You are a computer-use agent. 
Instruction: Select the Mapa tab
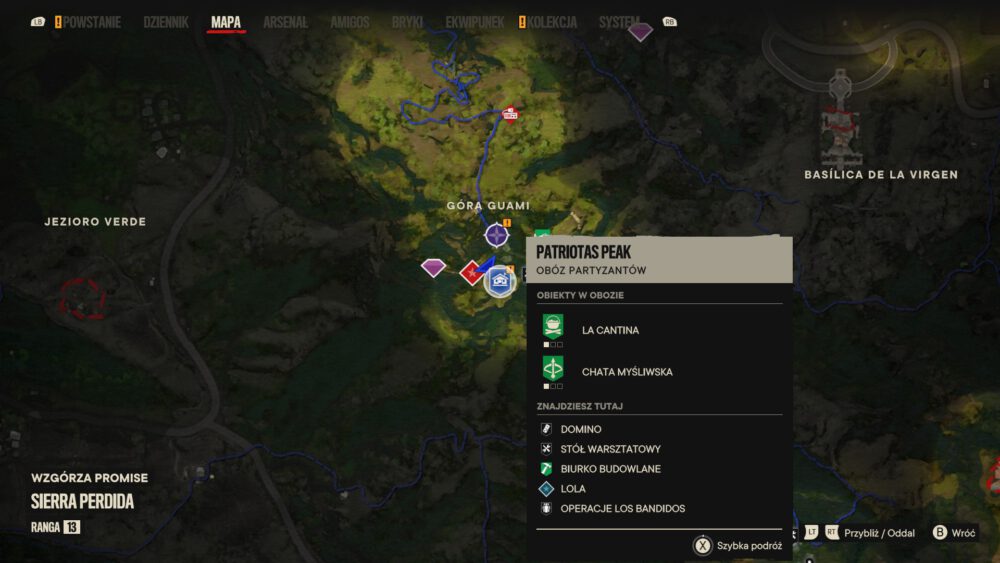pyautogui.click(x=226, y=22)
